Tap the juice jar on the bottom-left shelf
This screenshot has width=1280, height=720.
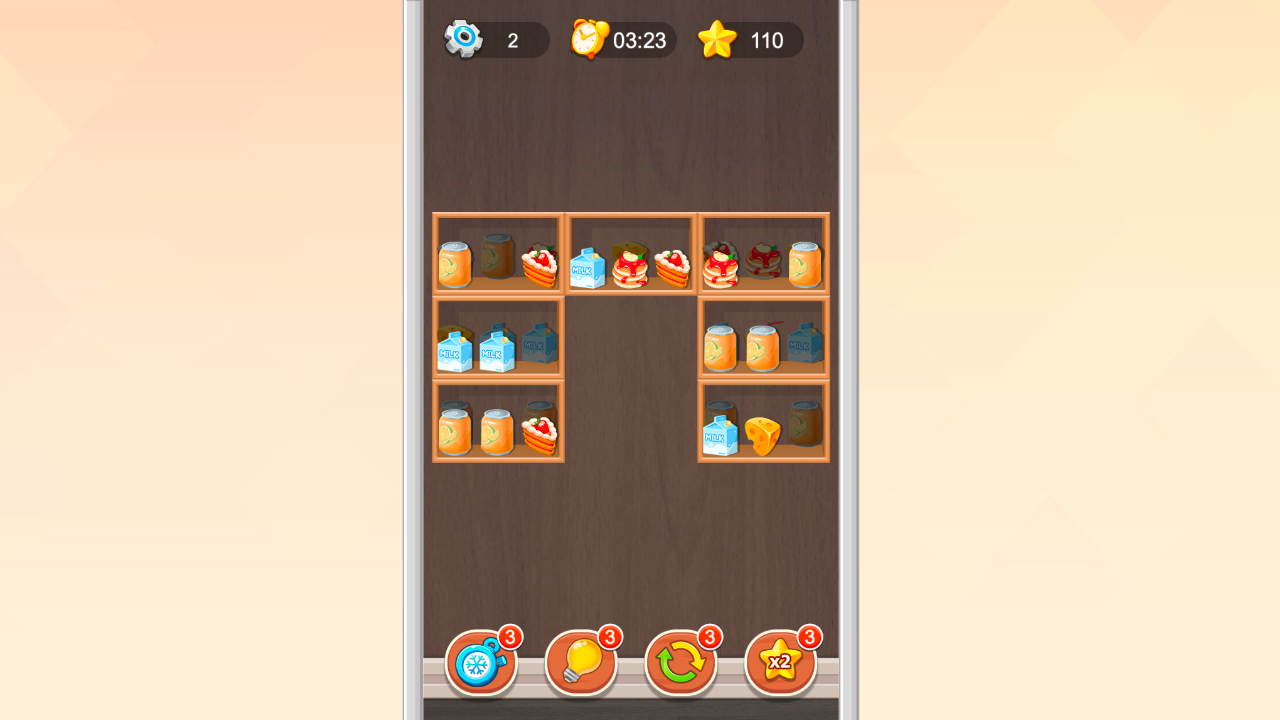[x=455, y=430]
